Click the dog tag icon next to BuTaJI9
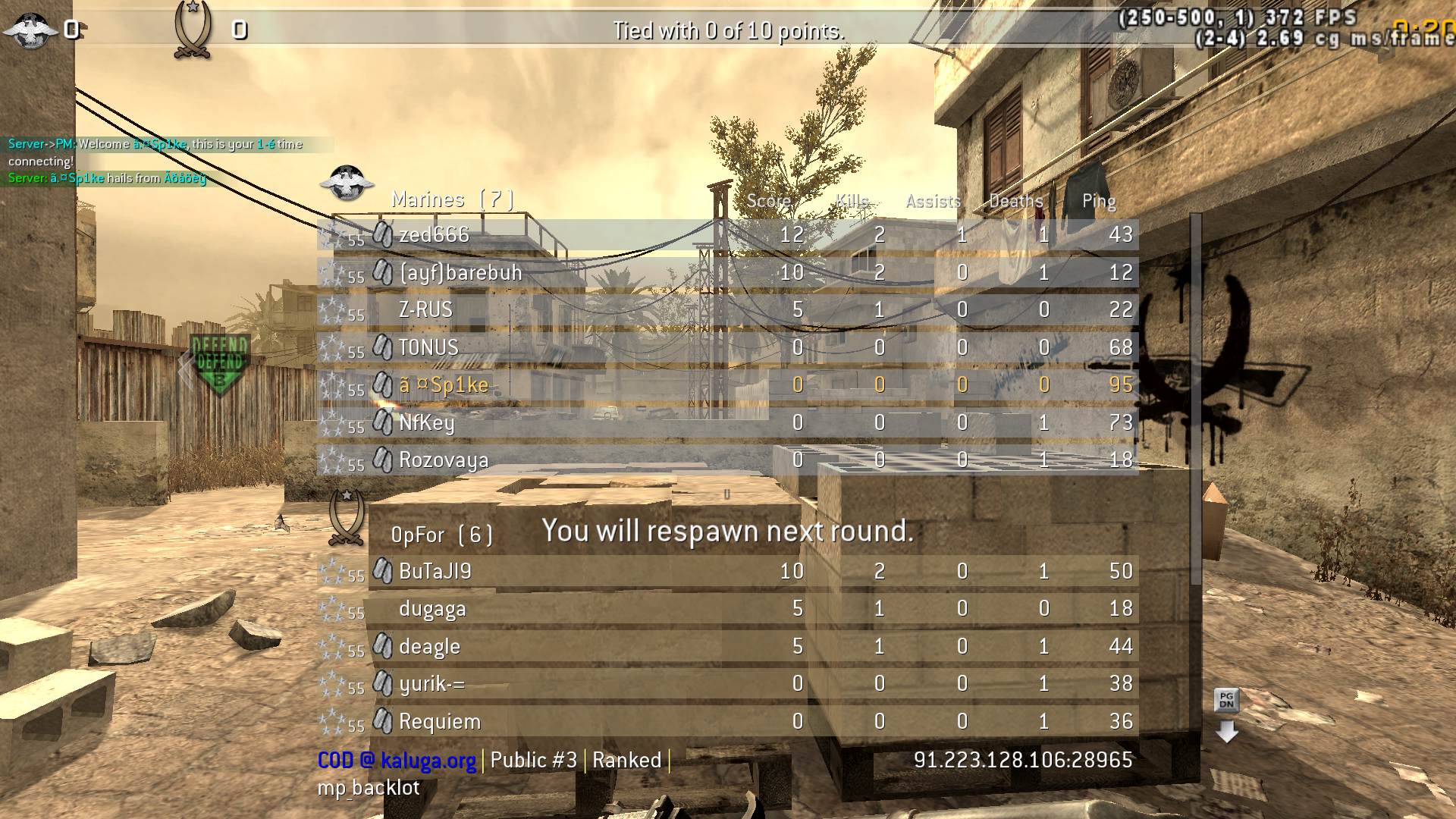 [x=382, y=571]
